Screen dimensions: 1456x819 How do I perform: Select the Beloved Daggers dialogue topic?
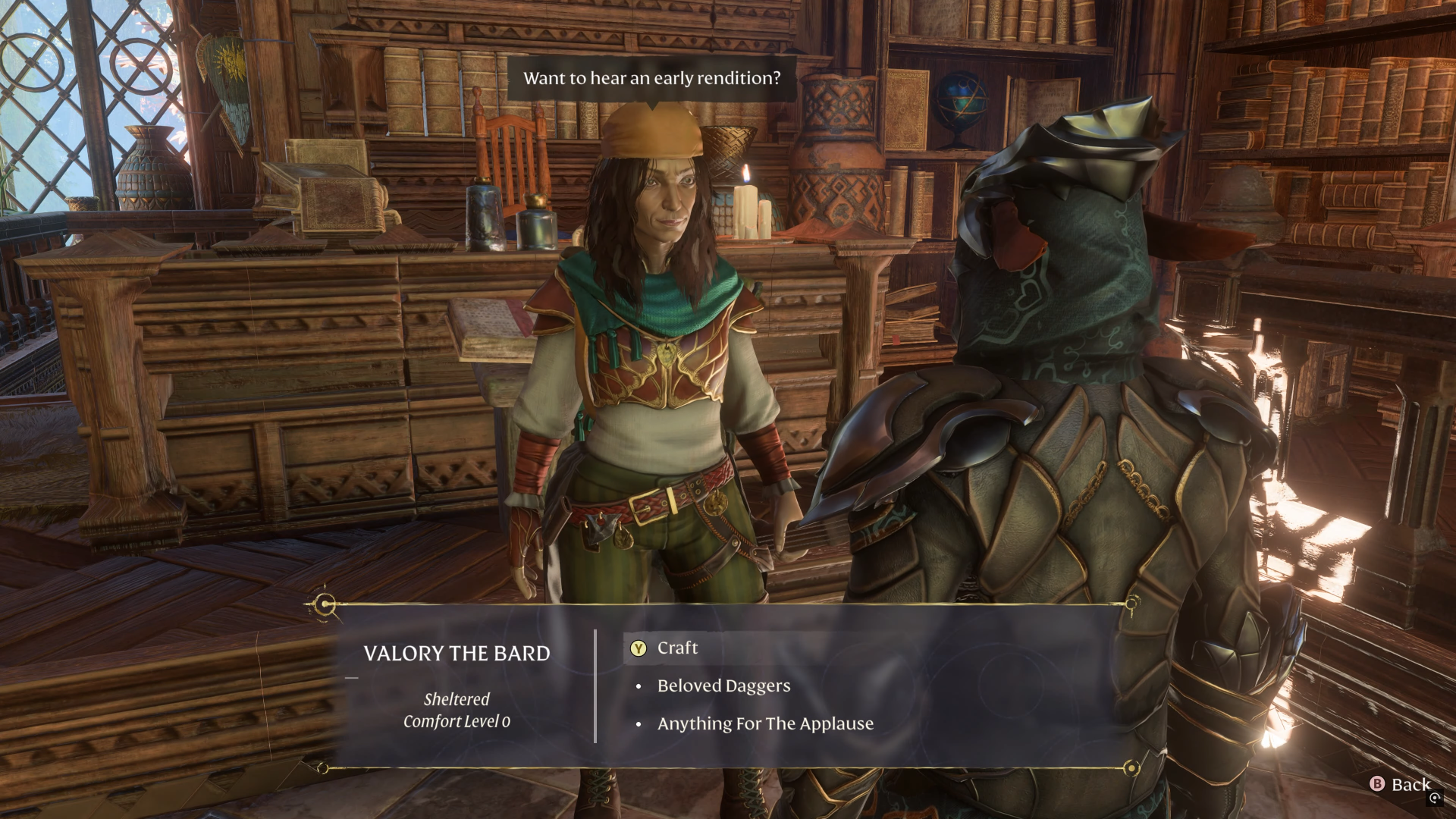point(723,686)
